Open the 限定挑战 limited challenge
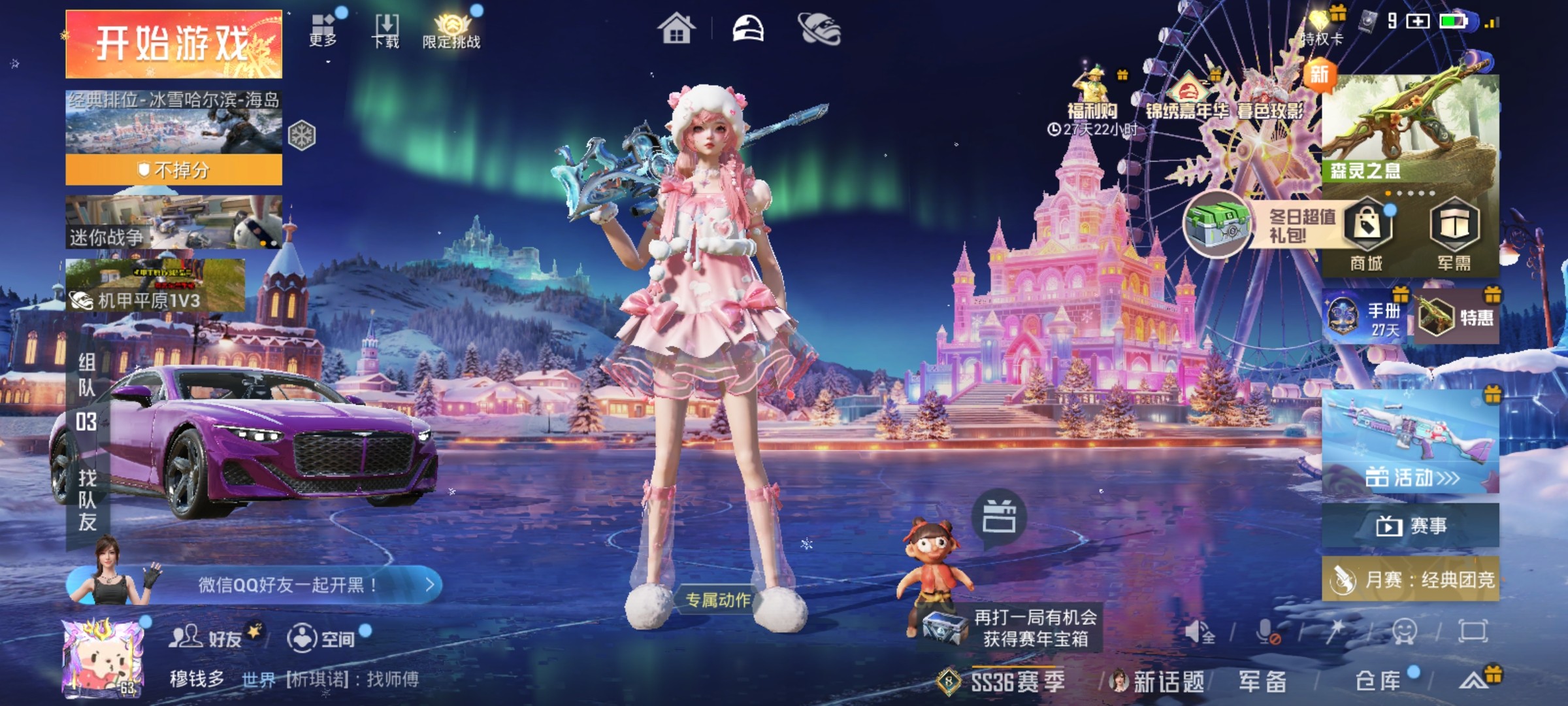 coord(451,30)
